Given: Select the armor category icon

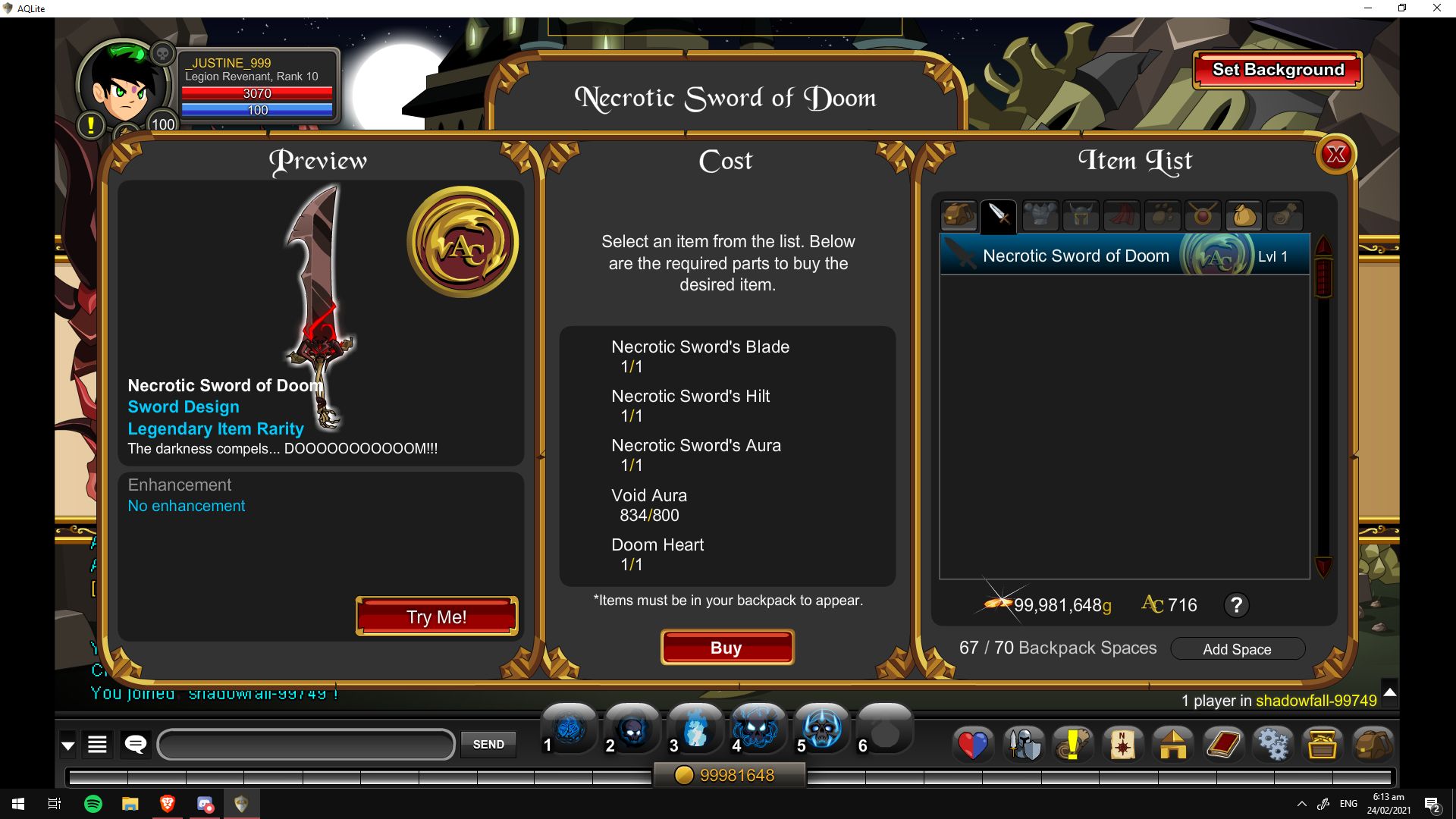Looking at the screenshot, I should coord(1040,216).
